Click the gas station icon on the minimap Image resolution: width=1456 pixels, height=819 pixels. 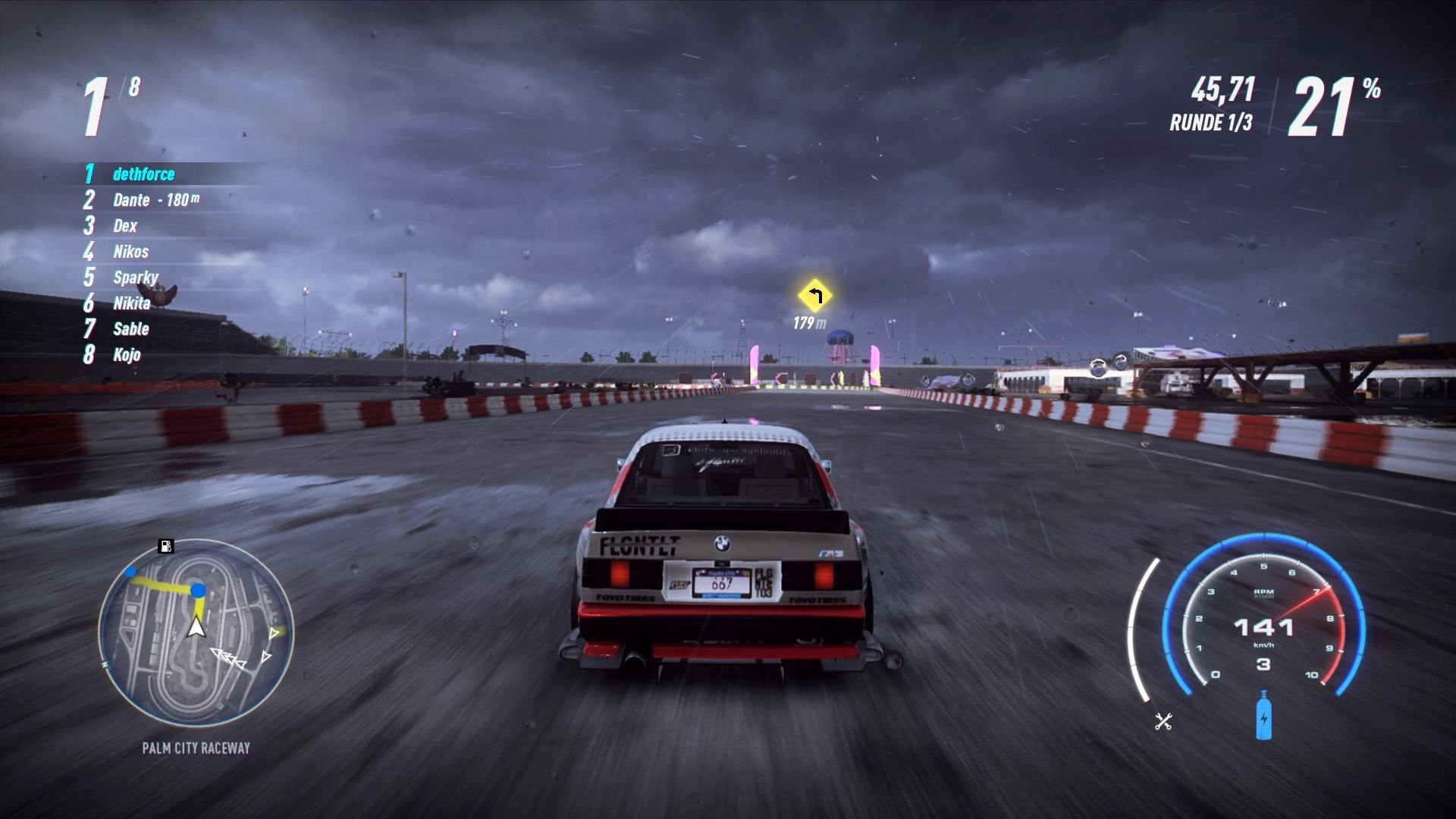(165, 544)
